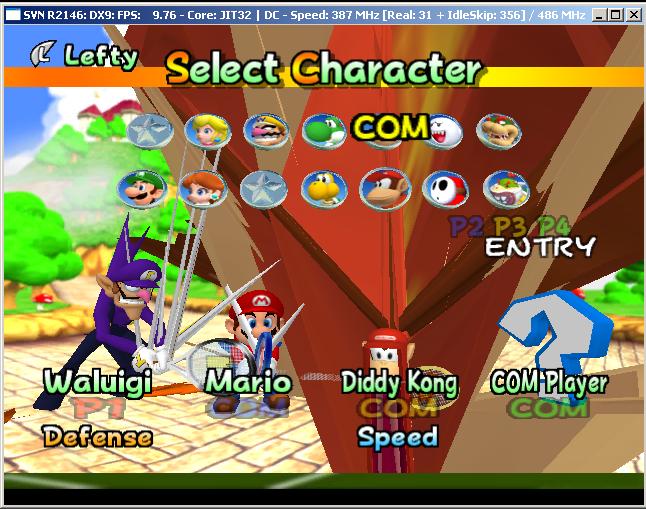Pick the Daisy character icon
The width and height of the screenshot is (646, 509).
click(x=202, y=188)
